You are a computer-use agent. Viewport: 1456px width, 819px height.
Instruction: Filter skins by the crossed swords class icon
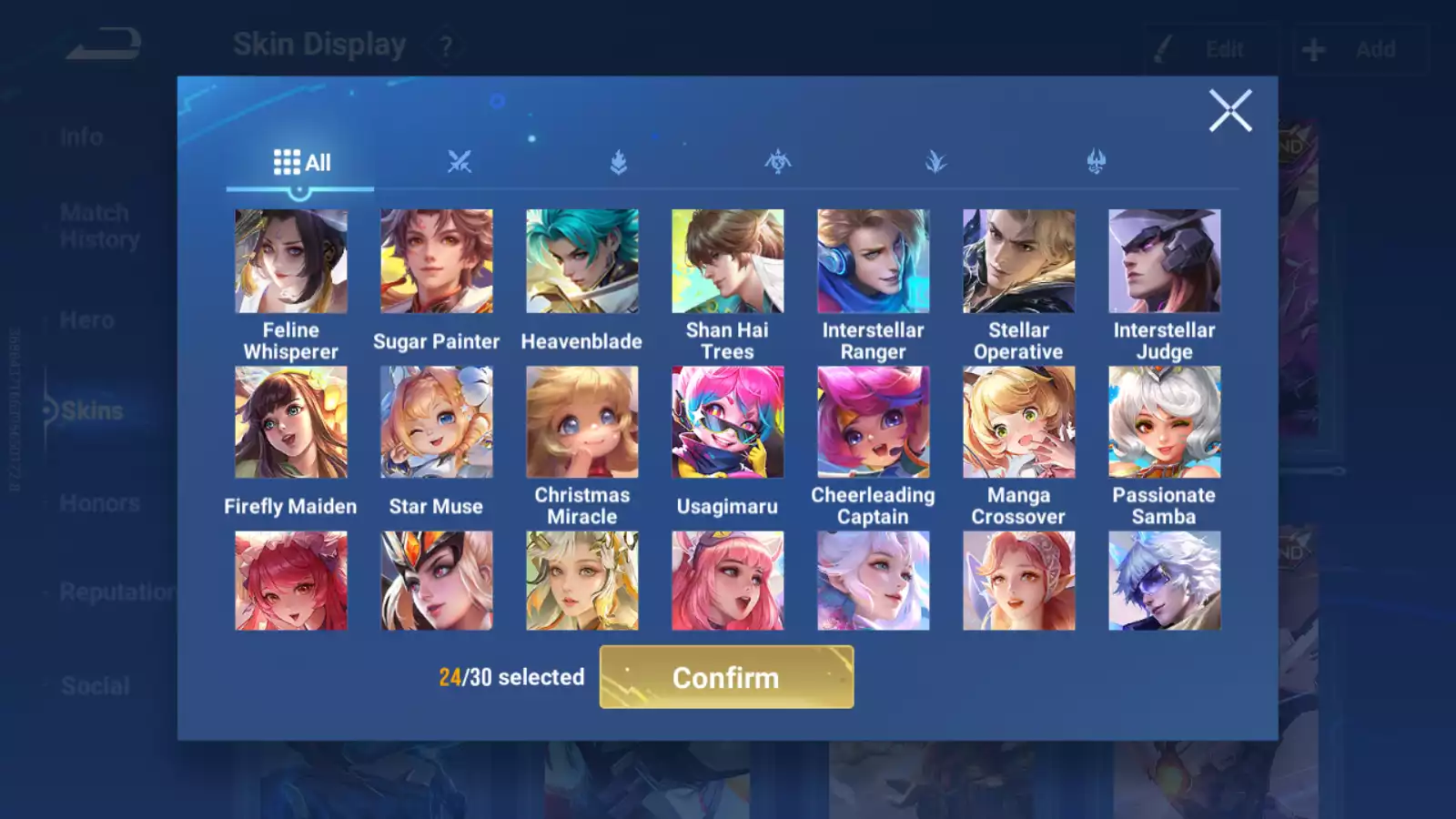[x=460, y=161]
